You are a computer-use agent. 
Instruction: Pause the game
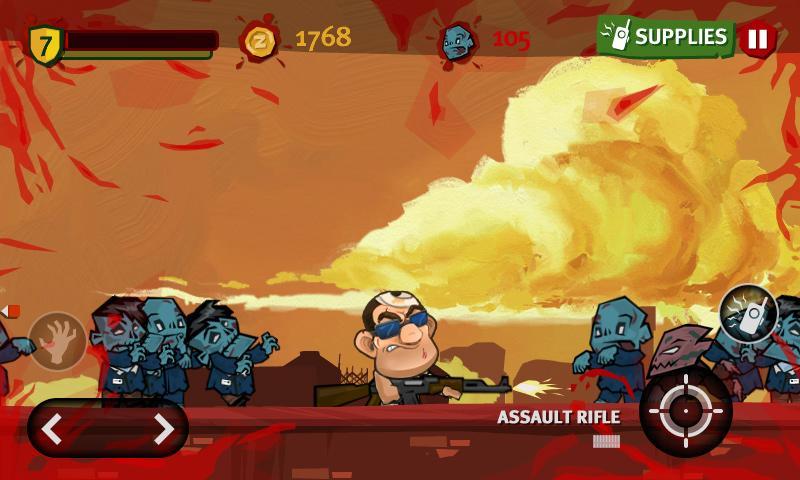757,39
